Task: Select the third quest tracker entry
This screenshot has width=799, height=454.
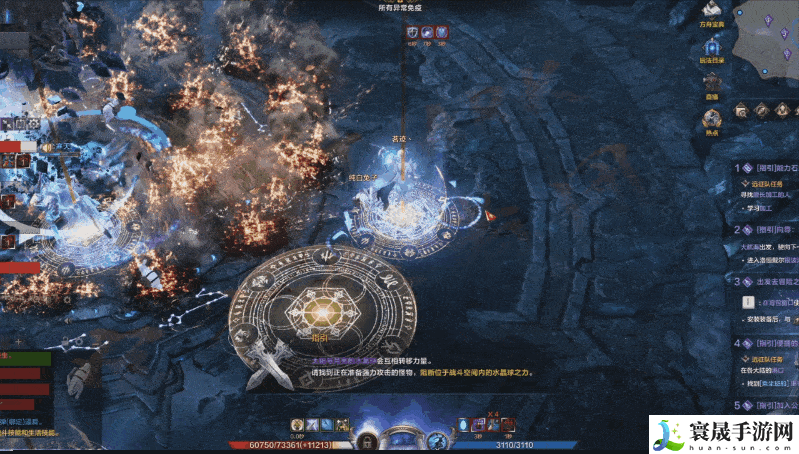Action: [767, 282]
